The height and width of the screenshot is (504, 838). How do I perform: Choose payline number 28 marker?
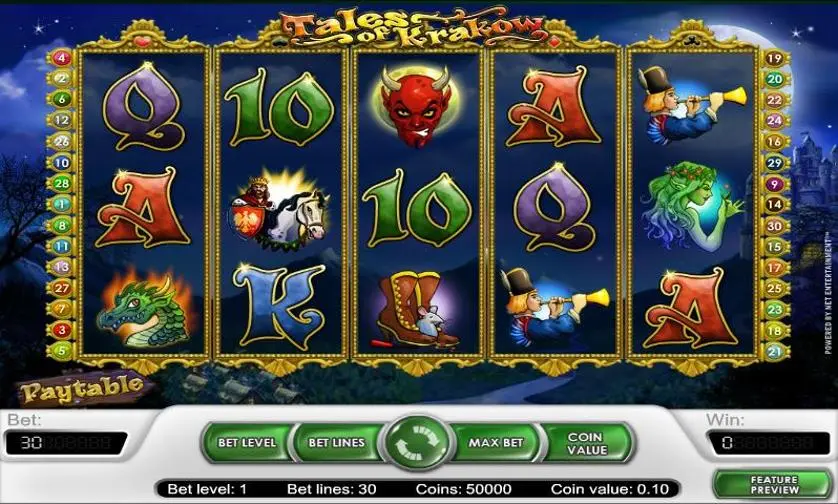62,183
